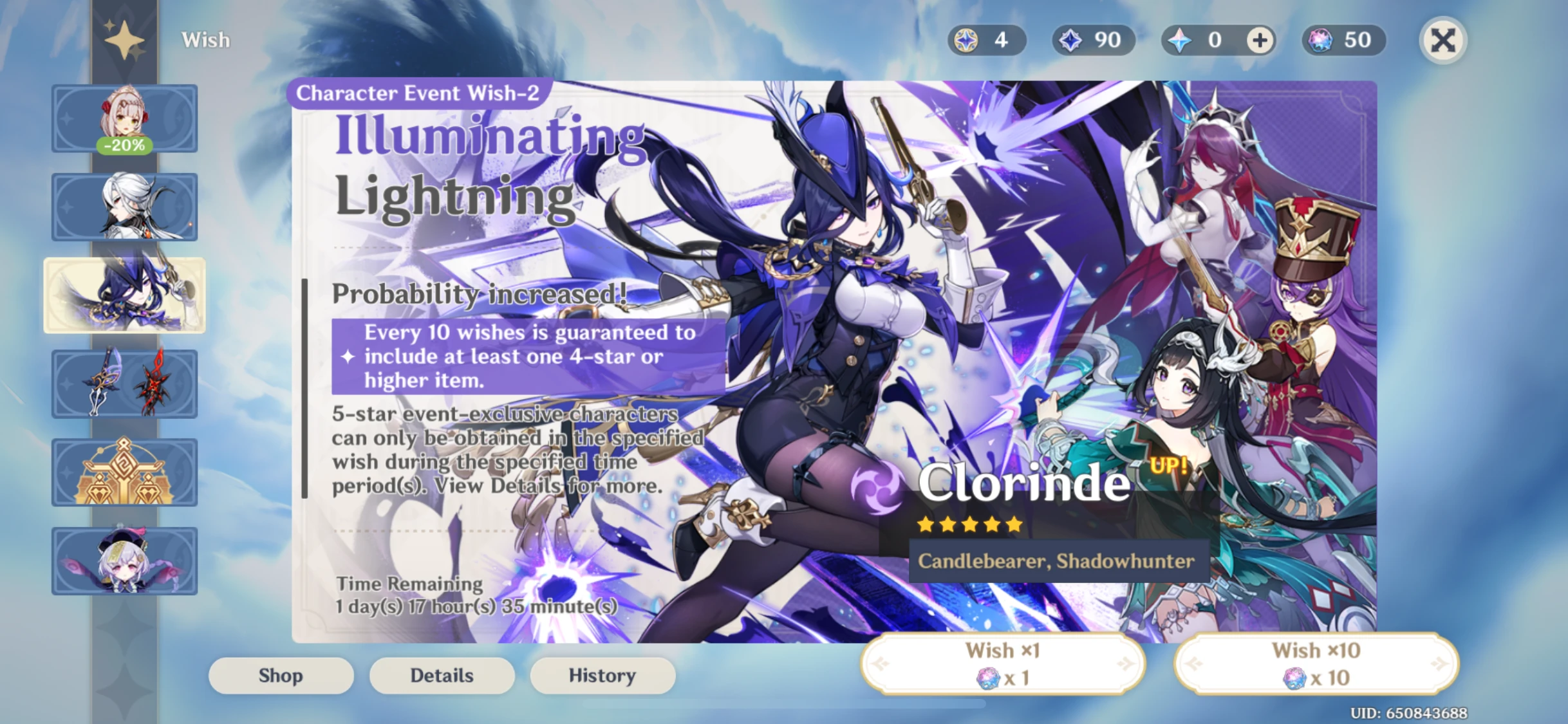Open the Standard Wish banner with Qiqi
Image resolution: width=1568 pixels, height=724 pixels.
pos(124,561)
